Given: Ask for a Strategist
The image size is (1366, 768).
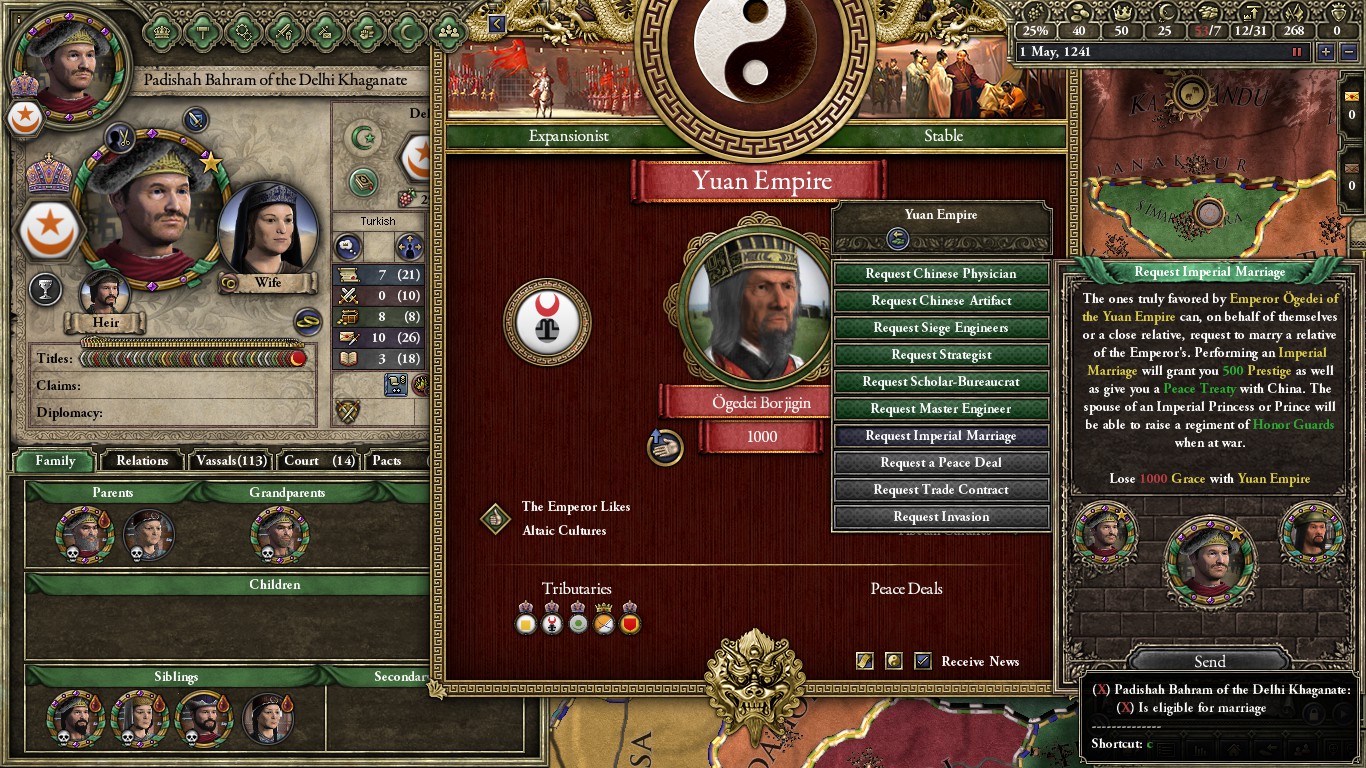Looking at the screenshot, I should 941,355.
